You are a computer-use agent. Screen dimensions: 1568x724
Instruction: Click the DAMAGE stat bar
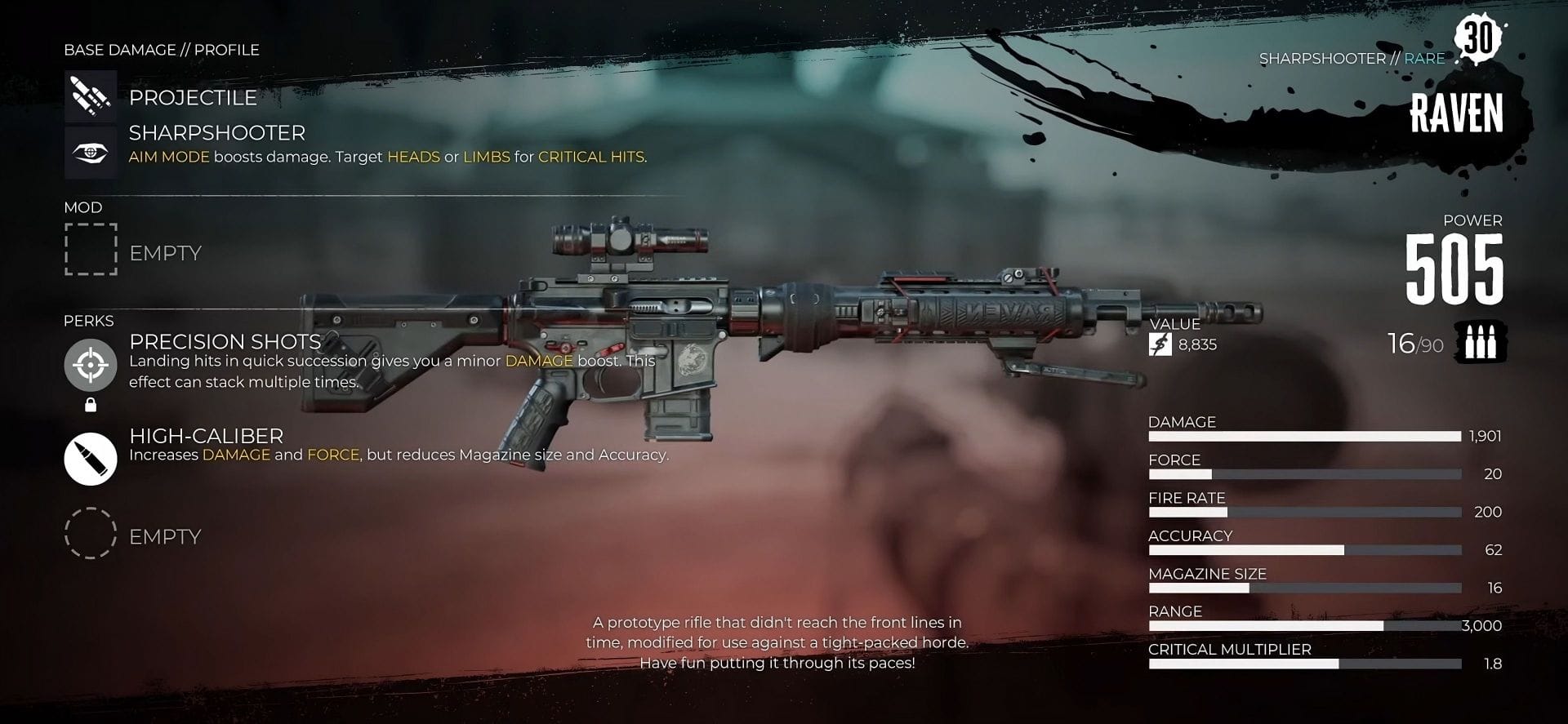click(1304, 436)
